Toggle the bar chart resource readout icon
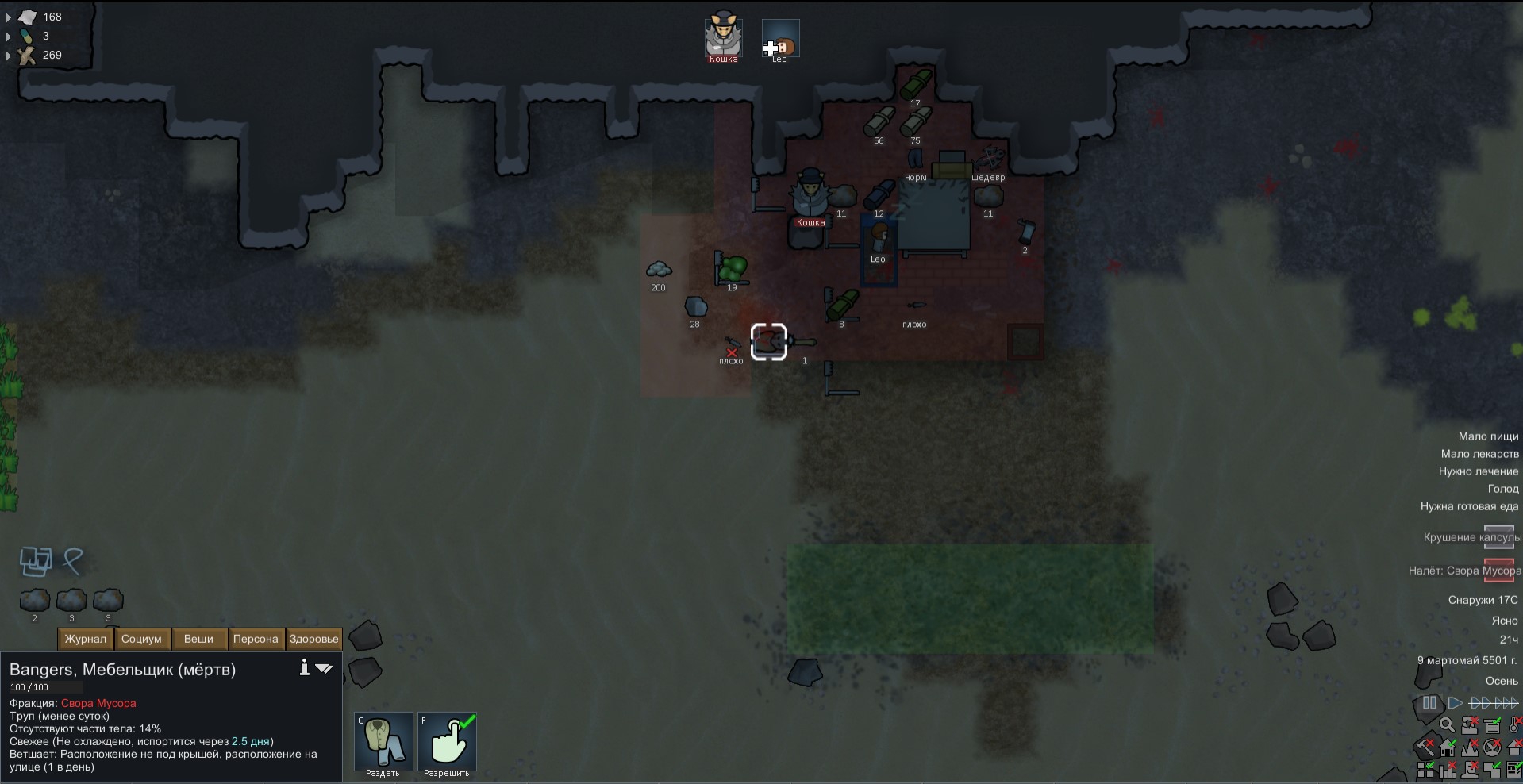Screen dimensions: 1523x784 point(1447,769)
